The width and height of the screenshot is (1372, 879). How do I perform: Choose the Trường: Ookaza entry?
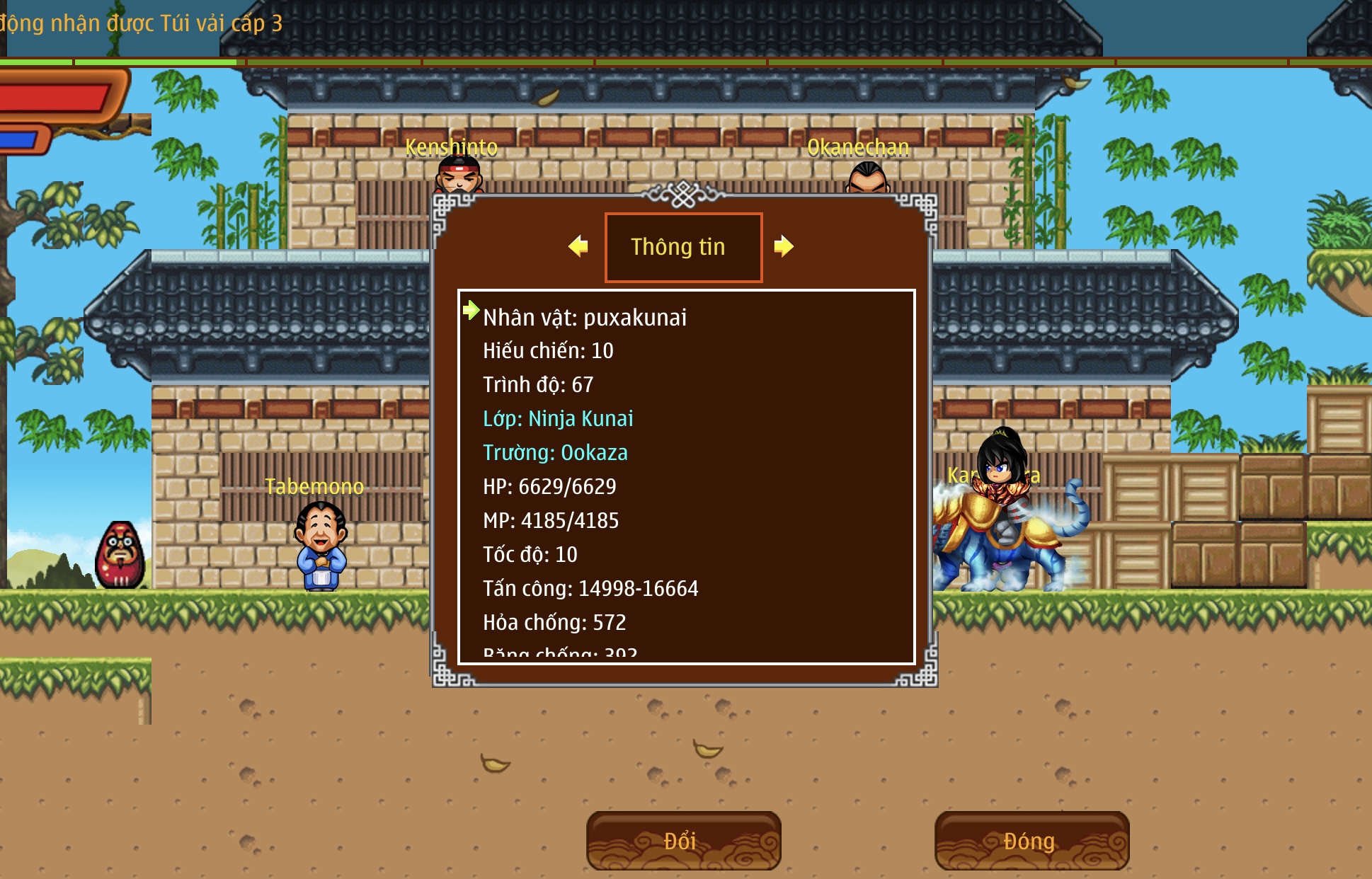555,453
